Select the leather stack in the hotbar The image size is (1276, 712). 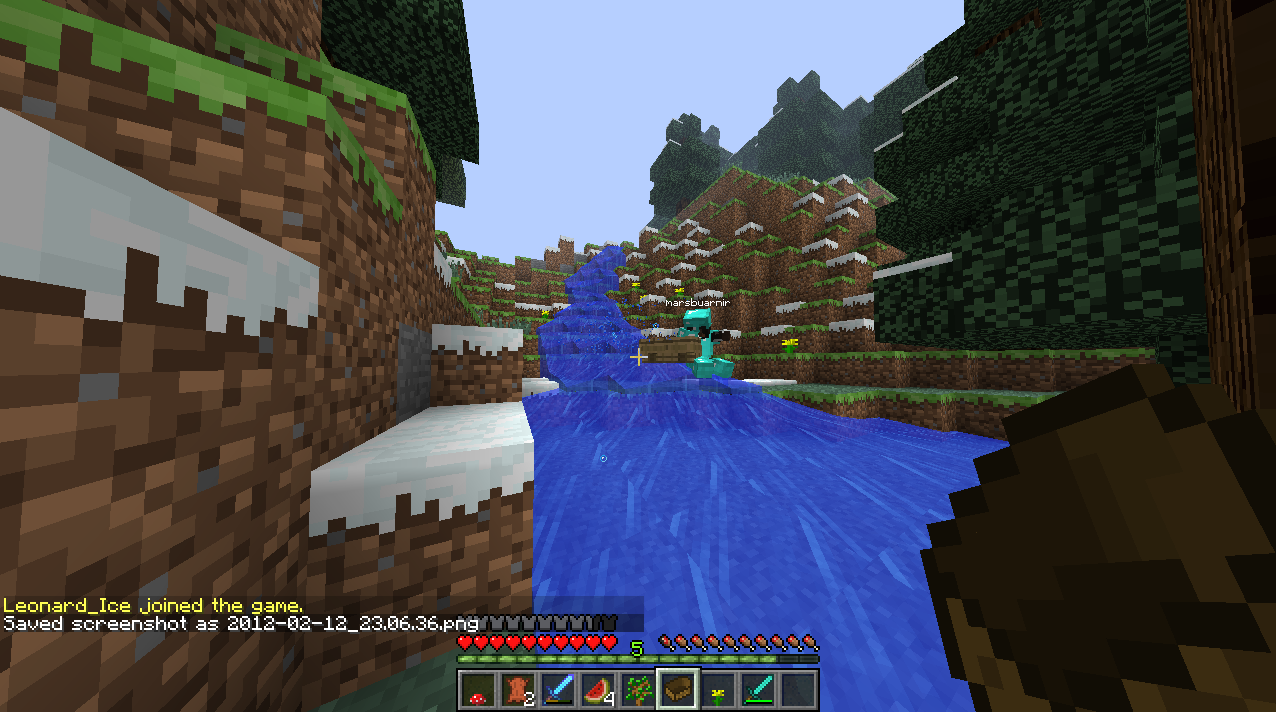(x=516, y=690)
